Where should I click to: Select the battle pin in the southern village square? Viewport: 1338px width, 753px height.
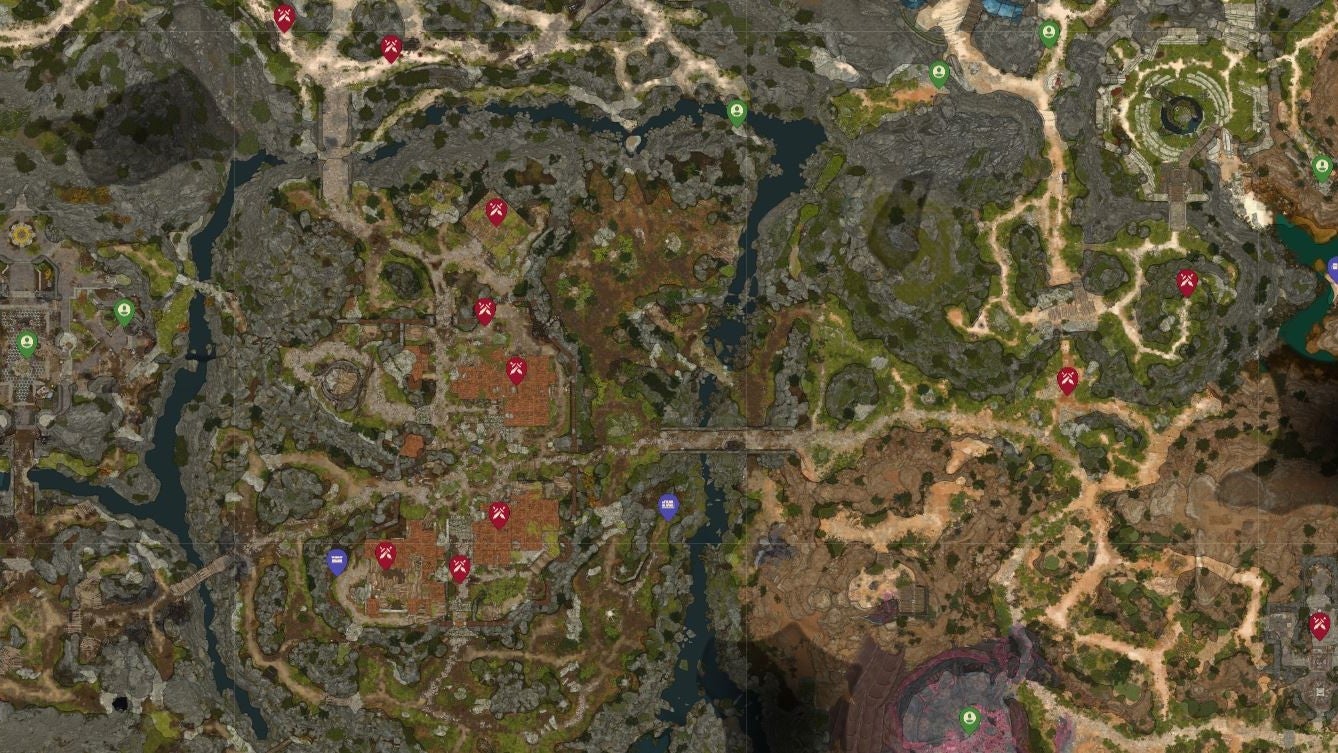(500, 512)
